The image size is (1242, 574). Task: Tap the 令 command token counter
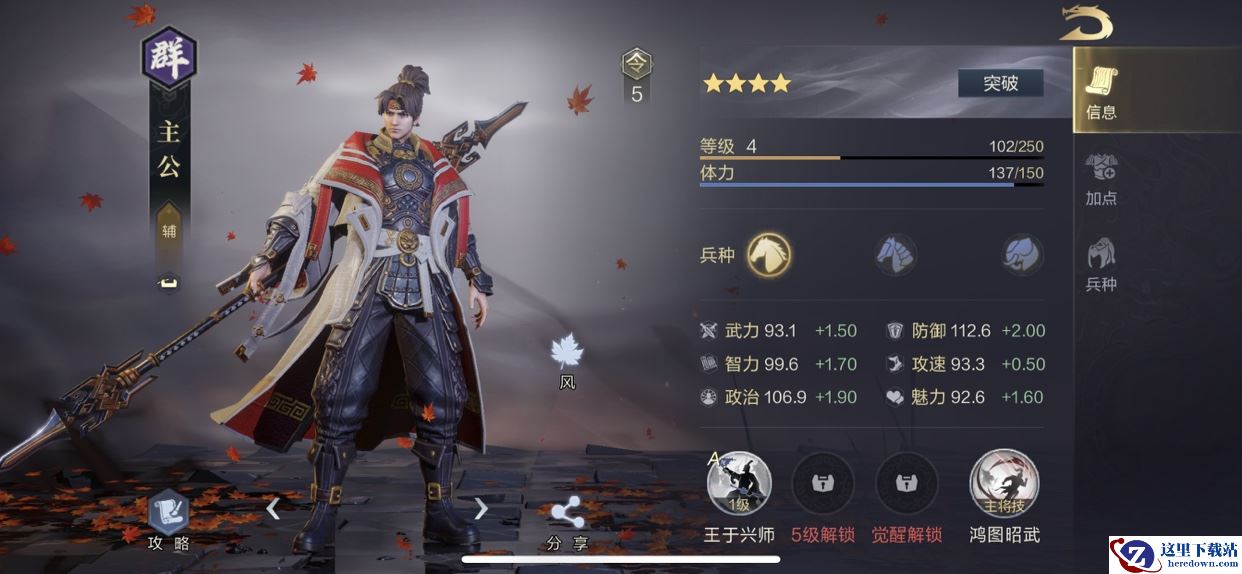636,75
